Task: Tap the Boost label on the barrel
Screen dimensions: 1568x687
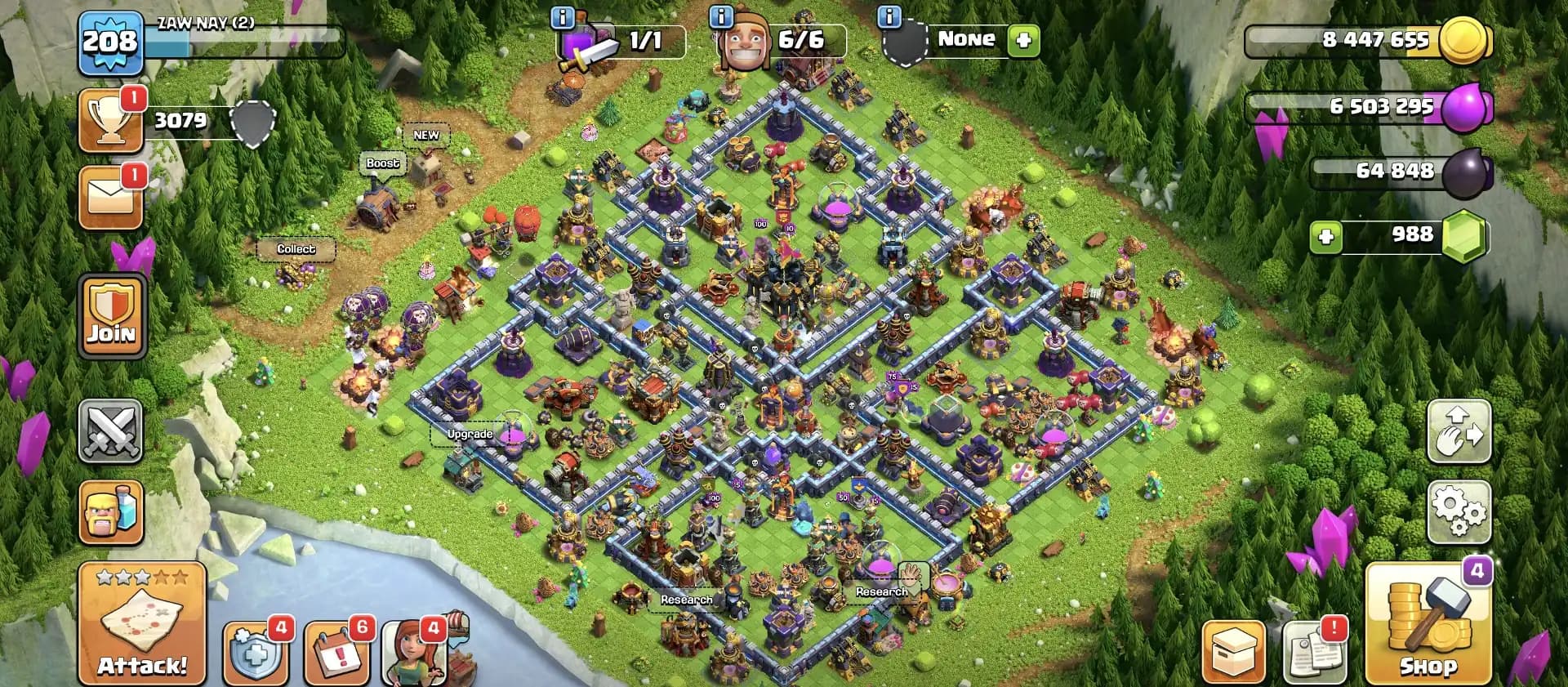Action: (382, 163)
